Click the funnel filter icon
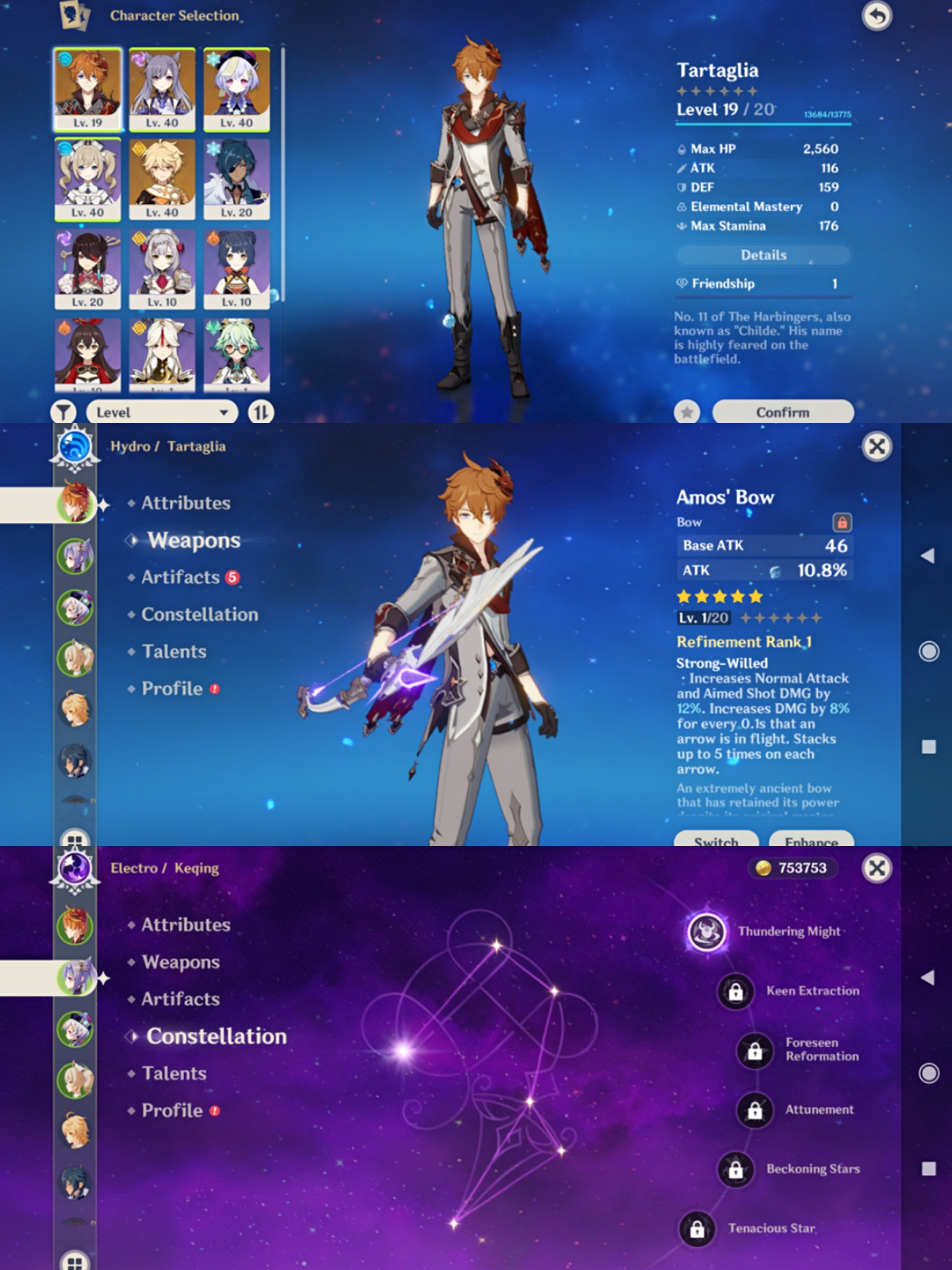The height and width of the screenshot is (1270, 952). click(63, 412)
